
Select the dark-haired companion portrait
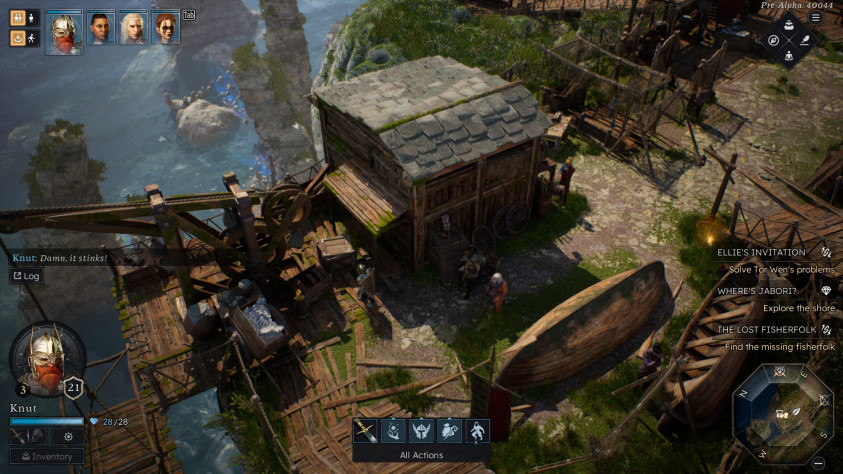pos(99,29)
